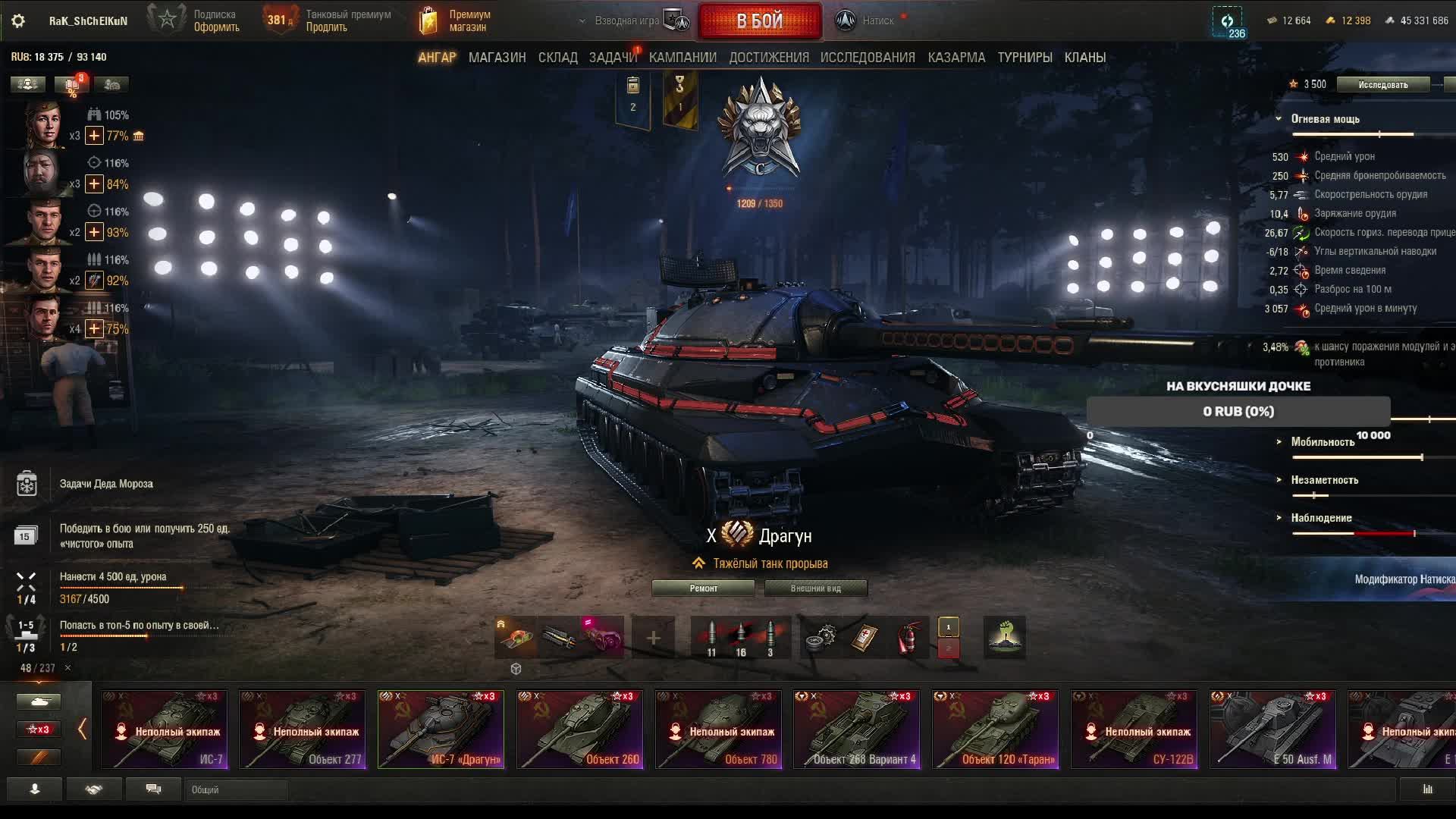
Task: Switch to the ИССЛЕДОВАНИЯ tab
Action: coord(868,58)
